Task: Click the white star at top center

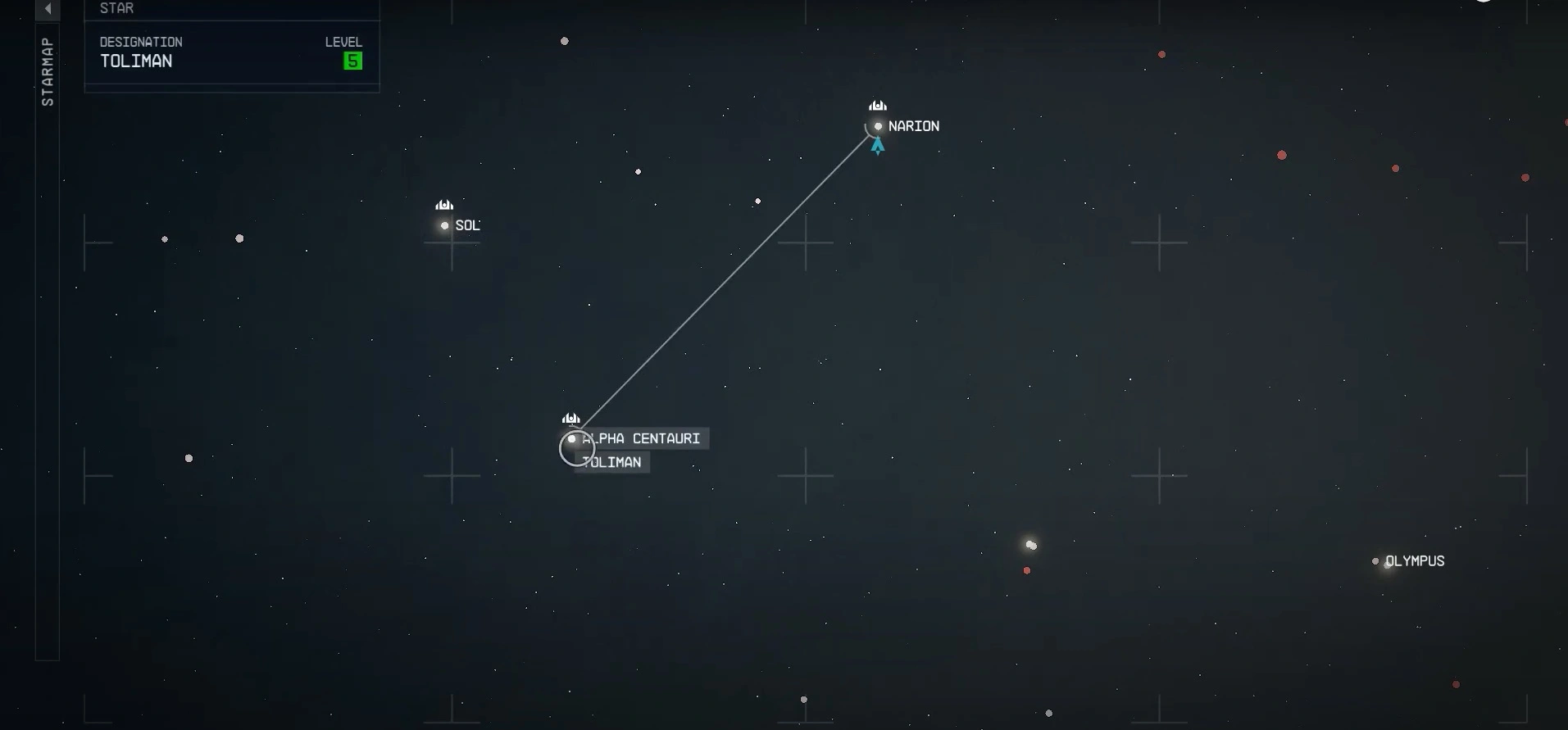Action: (566, 40)
